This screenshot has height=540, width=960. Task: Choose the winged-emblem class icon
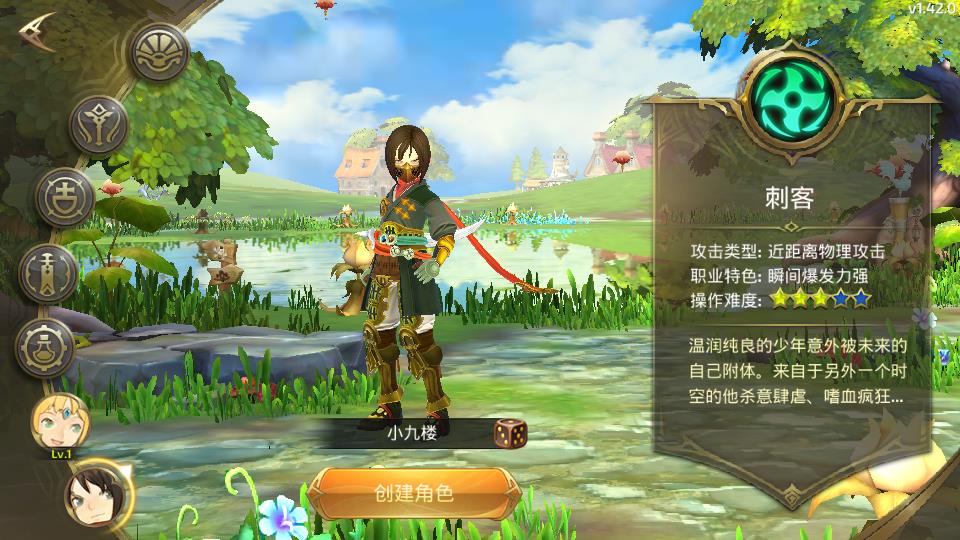tap(98, 124)
